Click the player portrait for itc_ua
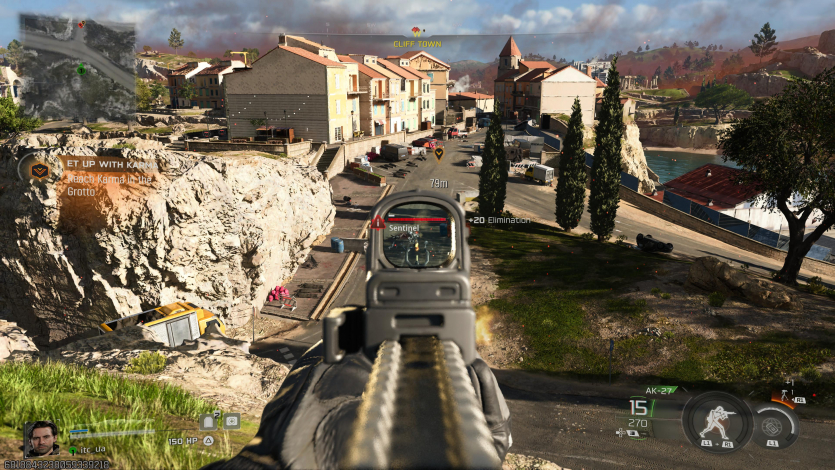 (41, 437)
